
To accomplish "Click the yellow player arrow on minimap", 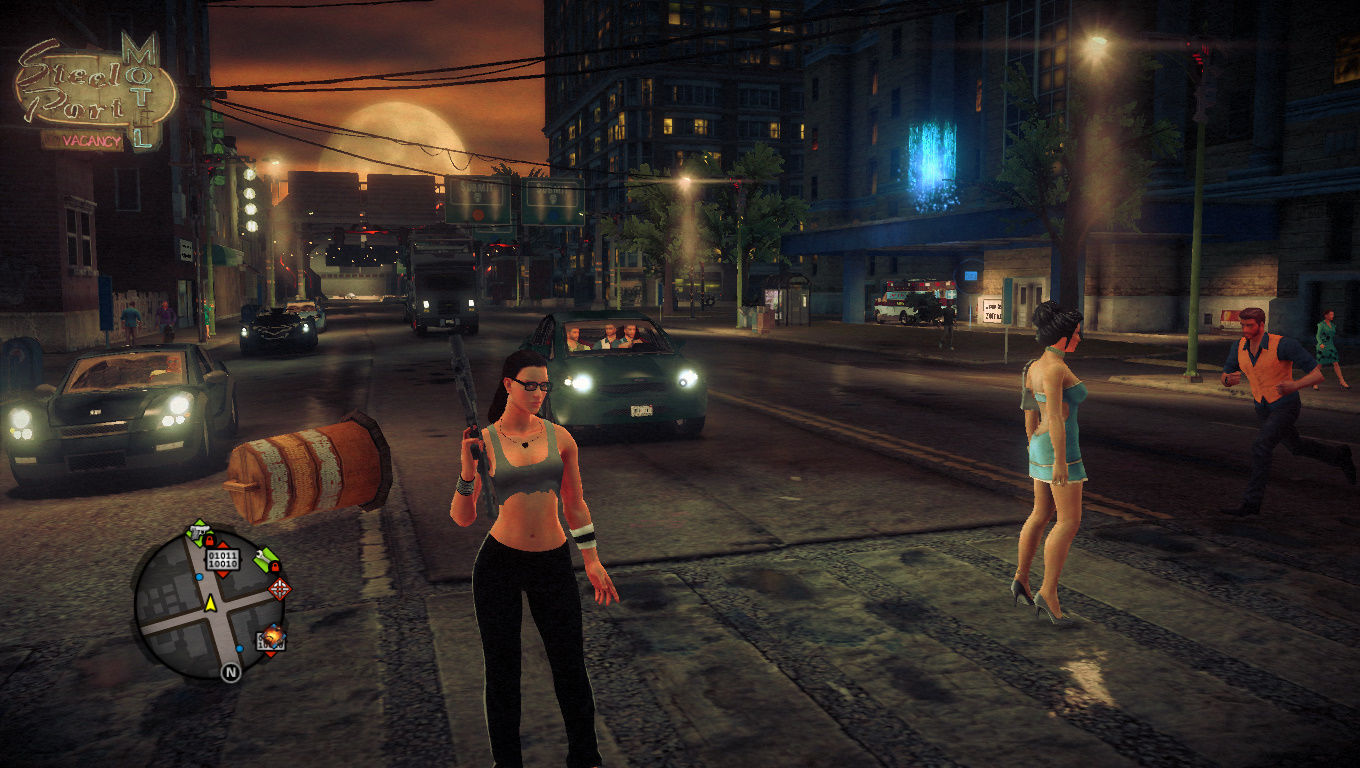I will point(210,603).
